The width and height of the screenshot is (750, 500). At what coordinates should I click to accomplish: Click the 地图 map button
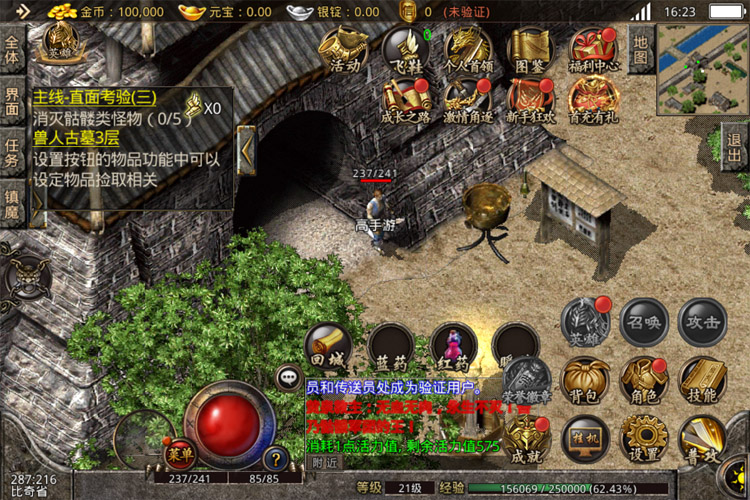pos(641,46)
